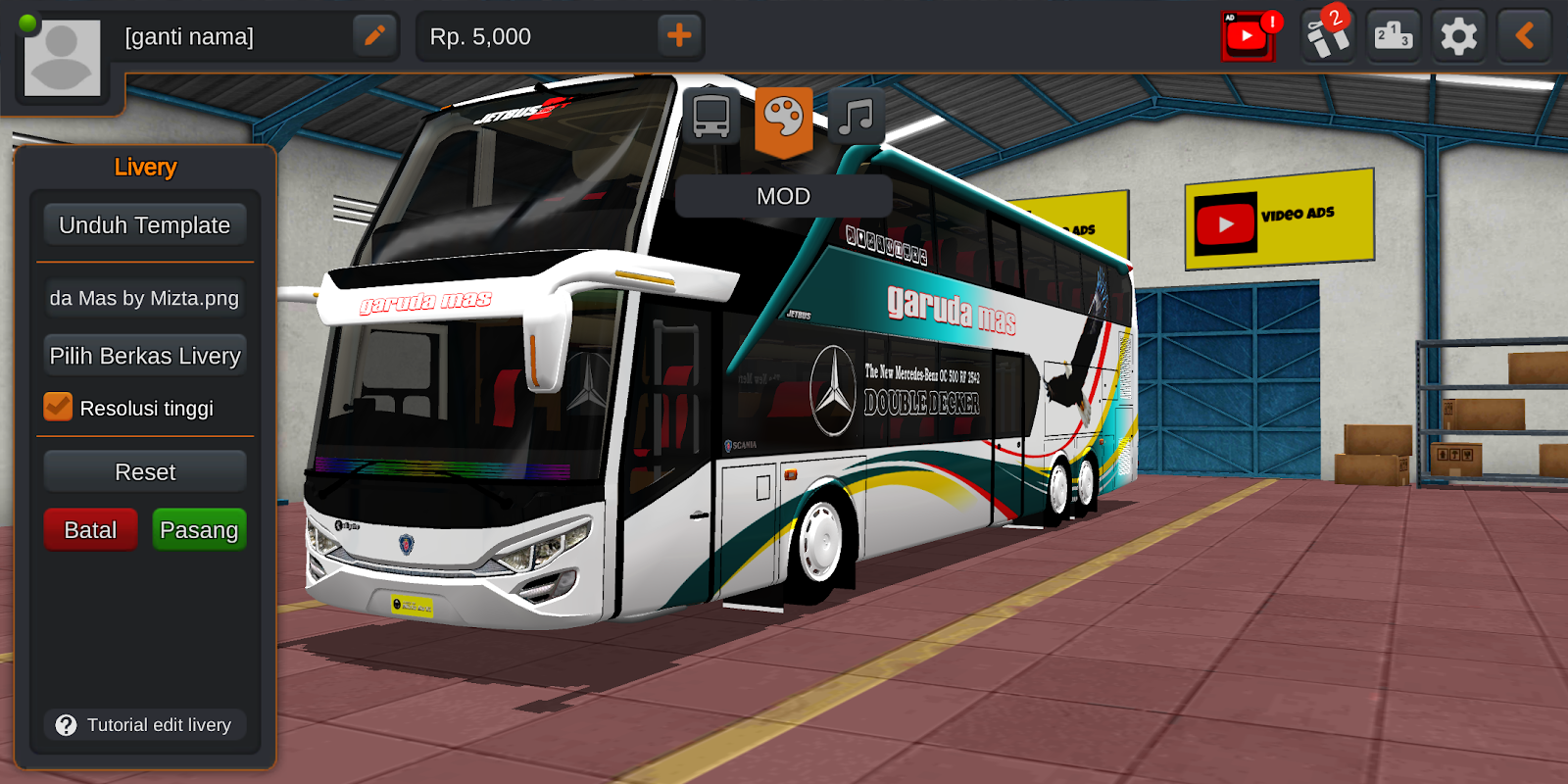Open the gifts icon with notification badge
1568x784 pixels.
coord(1327,36)
